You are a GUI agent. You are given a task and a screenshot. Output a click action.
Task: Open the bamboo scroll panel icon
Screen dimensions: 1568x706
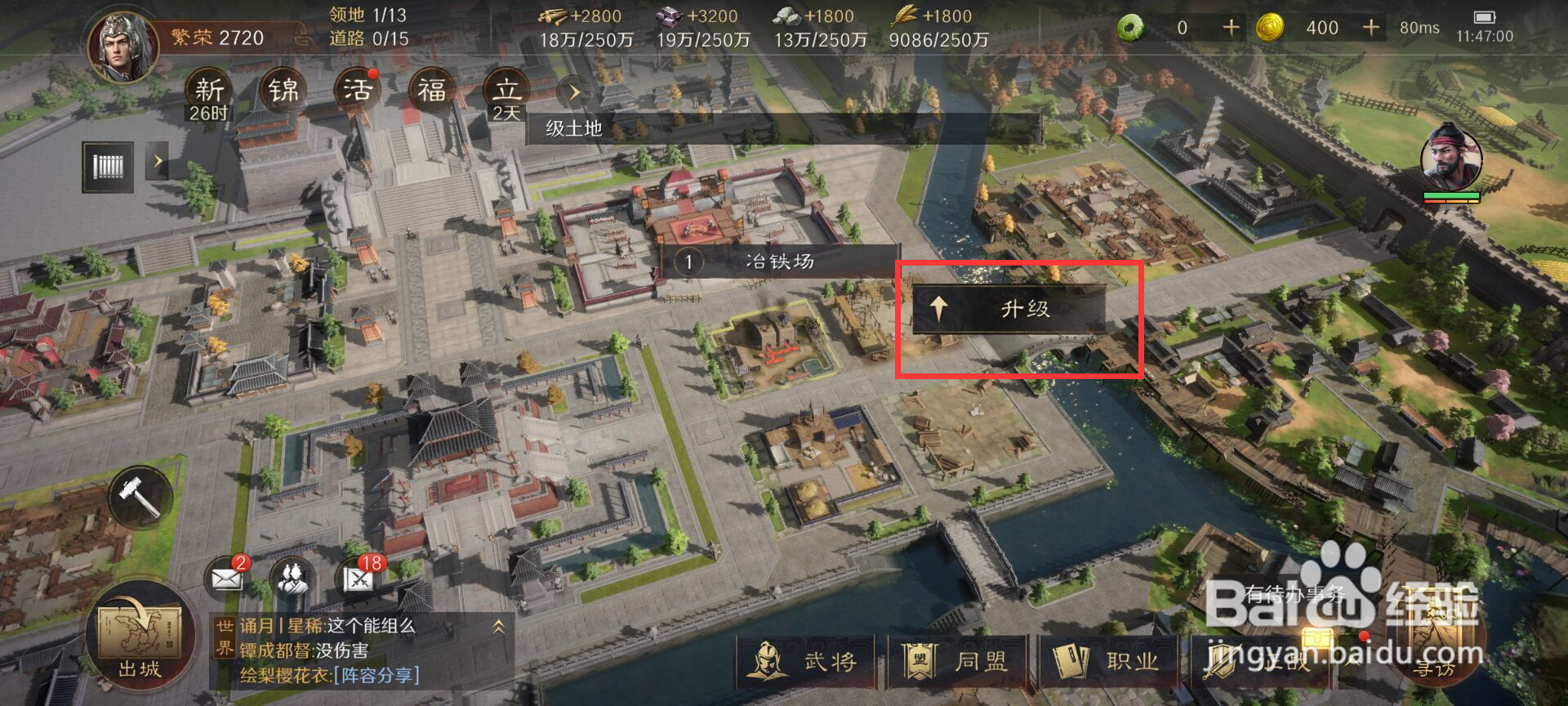click(x=108, y=167)
